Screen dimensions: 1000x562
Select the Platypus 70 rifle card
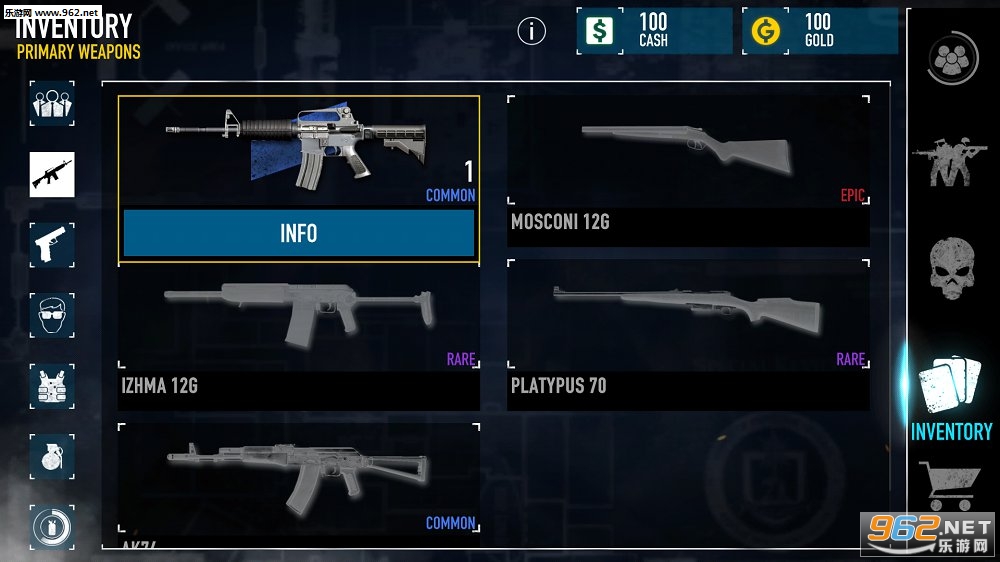(x=688, y=334)
